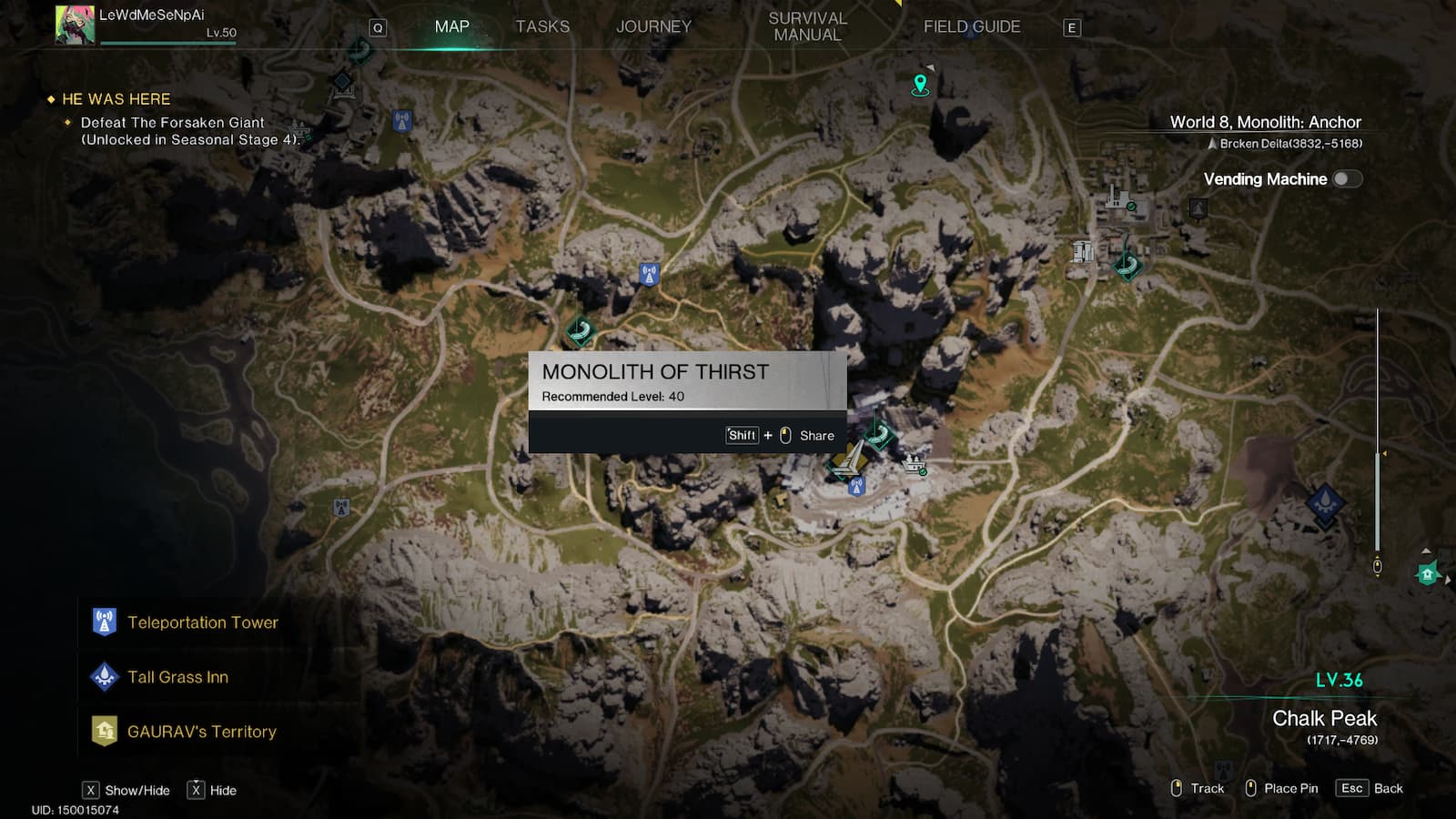Image resolution: width=1456 pixels, height=819 pixels.
Task: Filter by Teleportation Tower in legend
Action: click(202, 622)
